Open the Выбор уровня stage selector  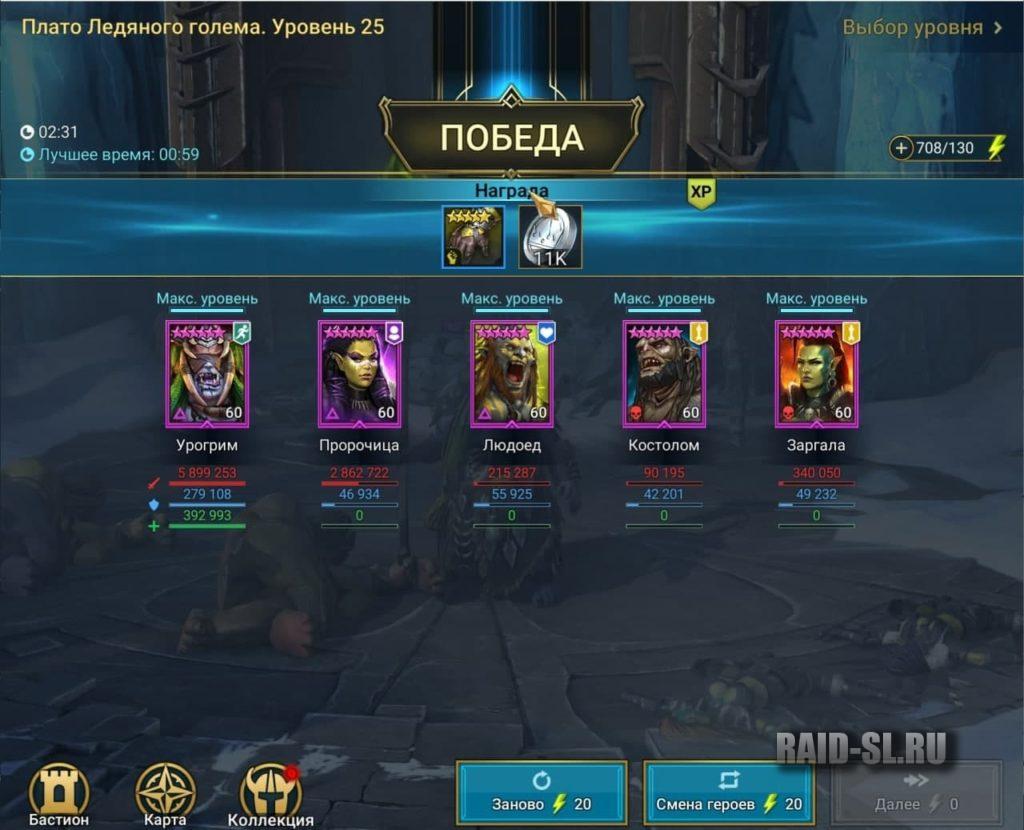(x=922, y=27)
